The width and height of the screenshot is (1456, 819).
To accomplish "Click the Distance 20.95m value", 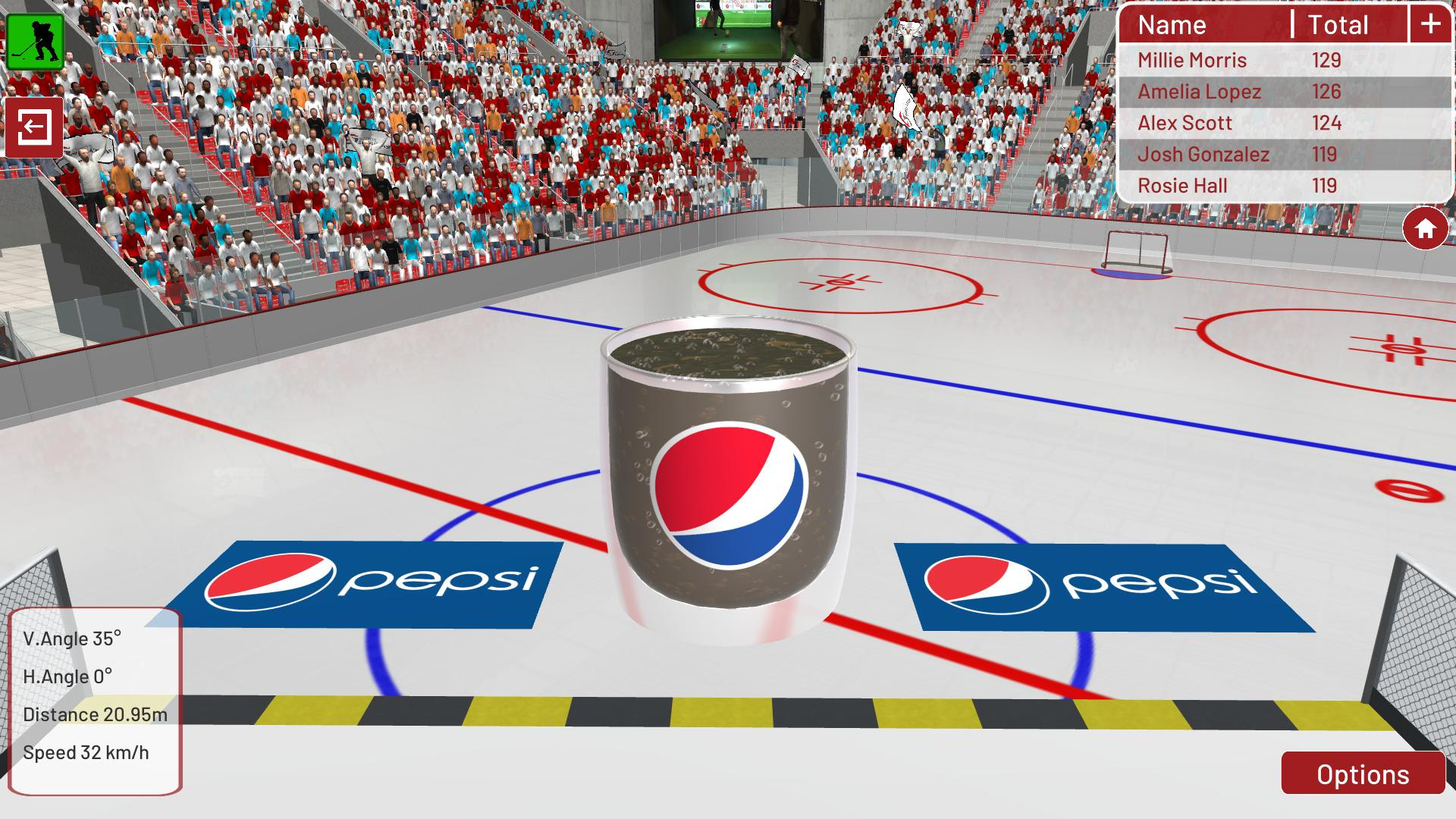I will [97, 714].
